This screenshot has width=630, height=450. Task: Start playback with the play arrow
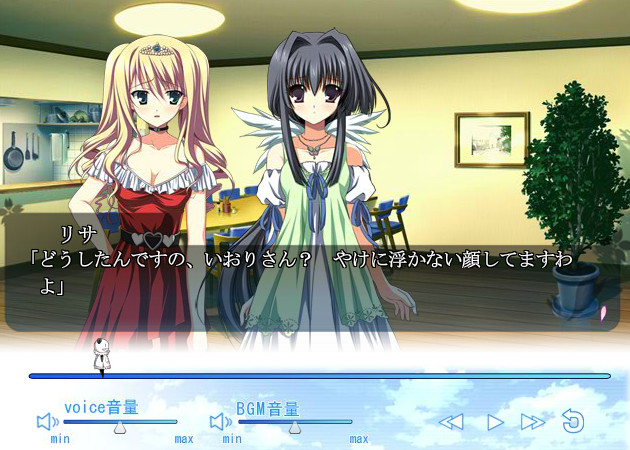494,422
